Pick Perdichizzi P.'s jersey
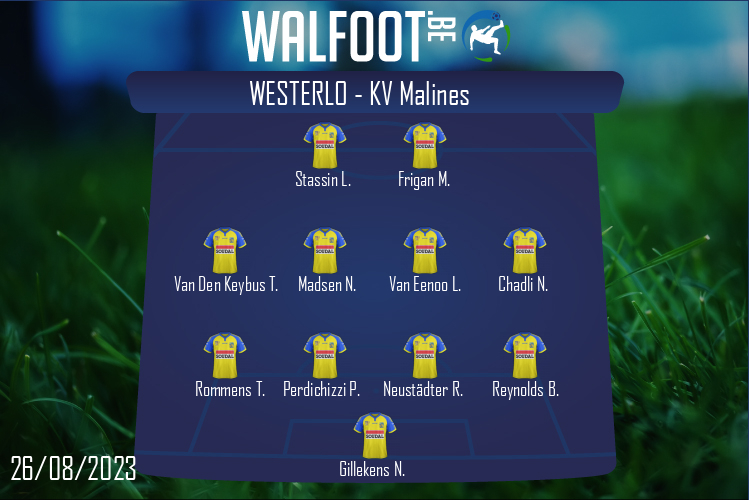The image size is (750, 500). pos(324,356)
